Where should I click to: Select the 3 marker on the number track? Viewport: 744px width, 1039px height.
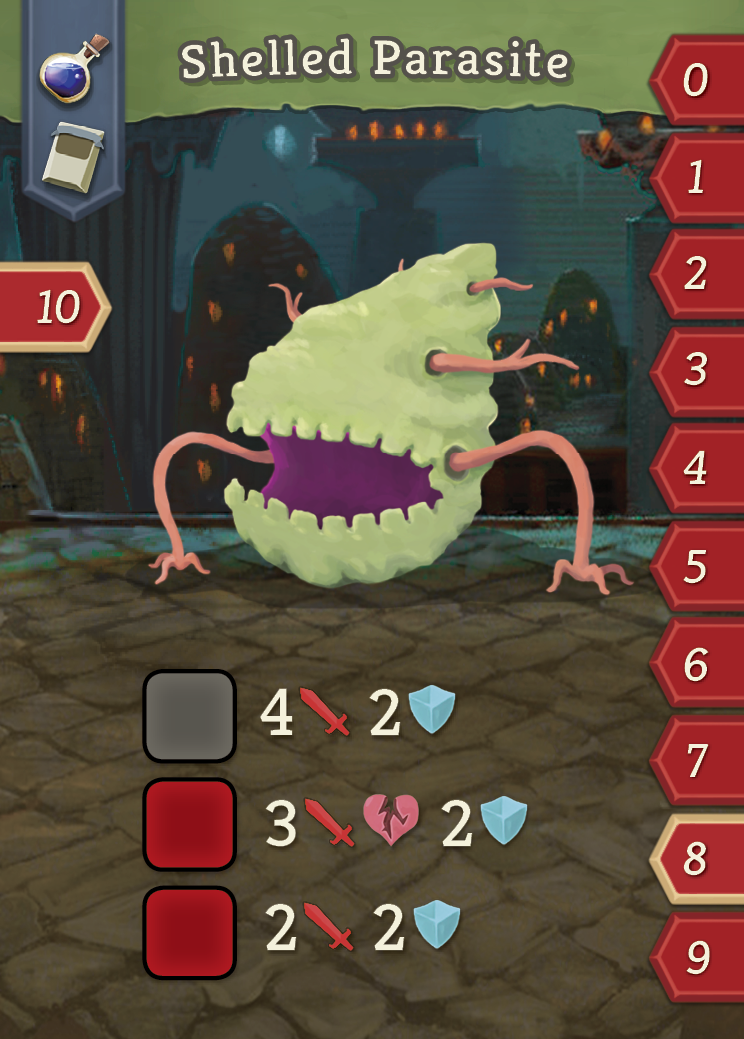coord(697,371)
